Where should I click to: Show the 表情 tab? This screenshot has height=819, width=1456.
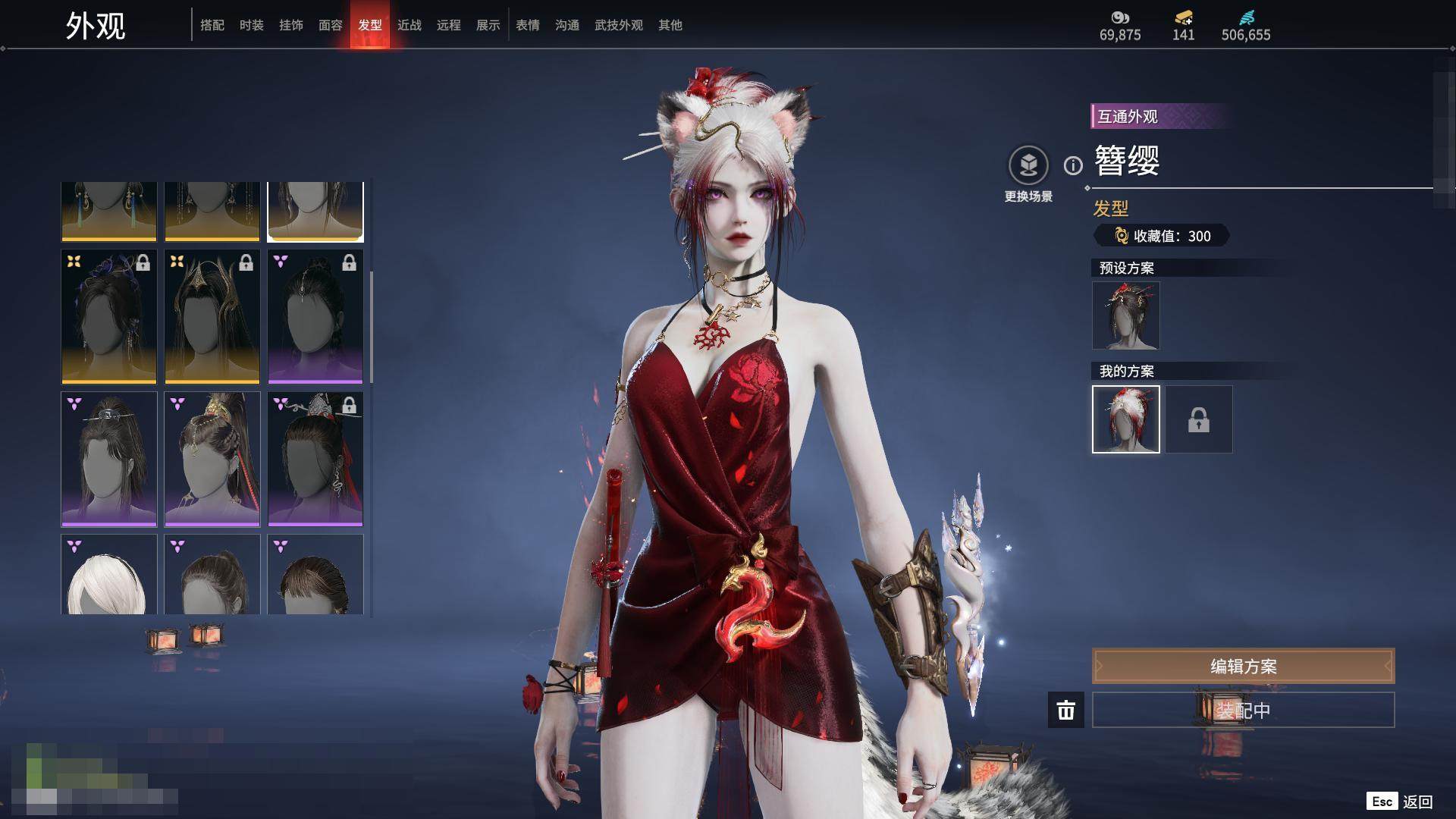coord(528,25)
